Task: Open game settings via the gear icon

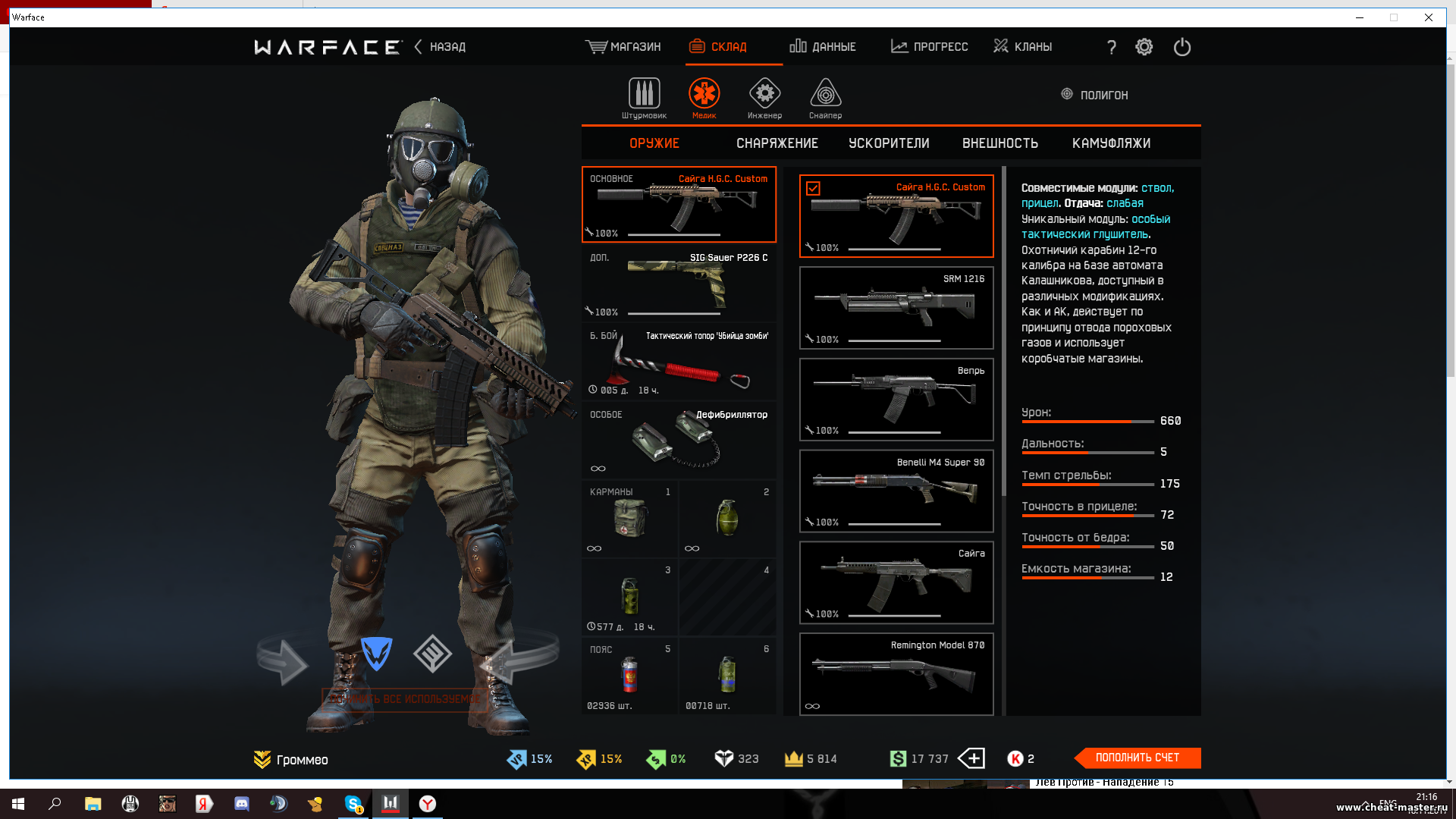Action: click(1144, 47)
